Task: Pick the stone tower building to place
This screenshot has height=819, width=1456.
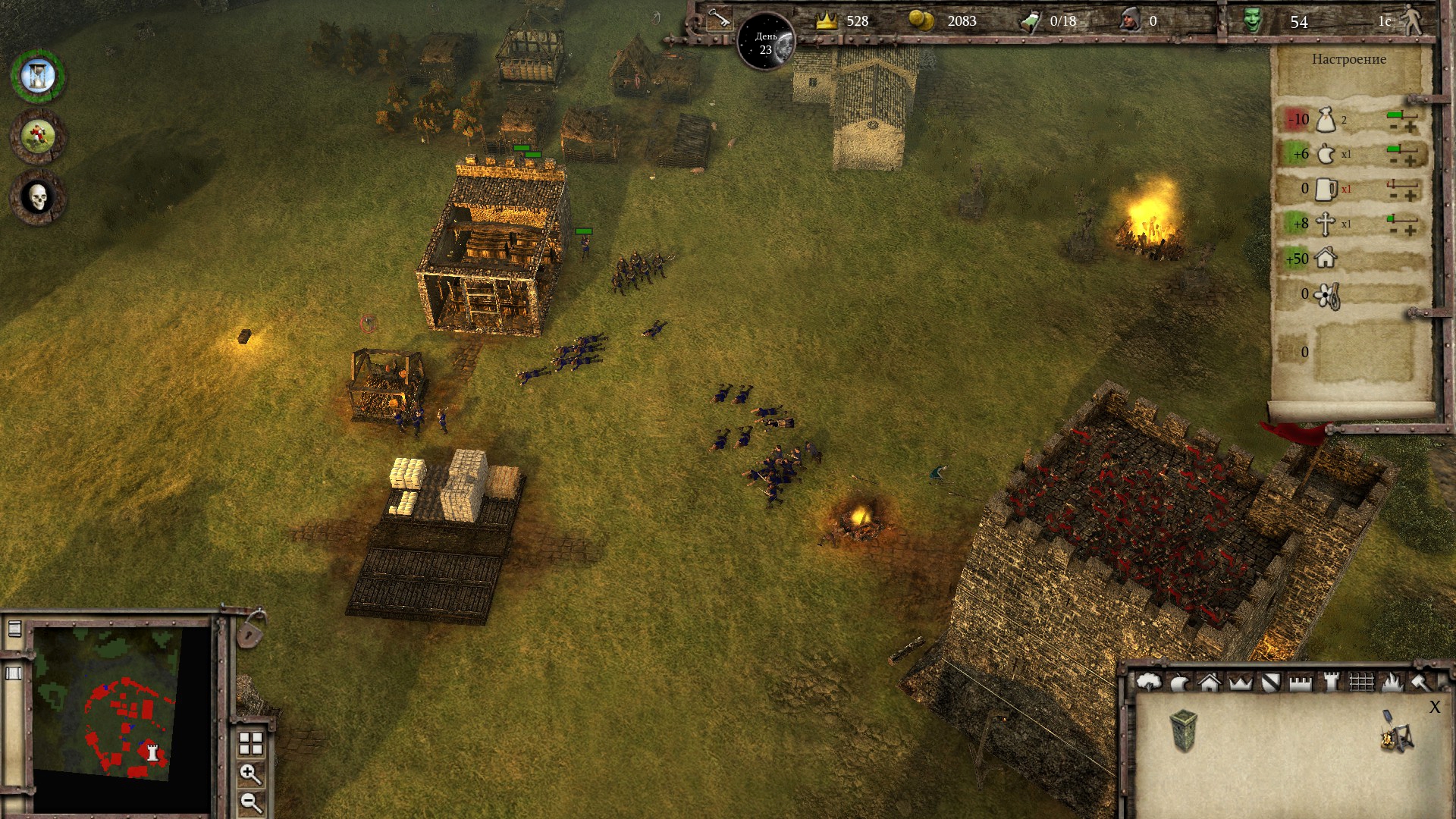Action: (1183, 730)
